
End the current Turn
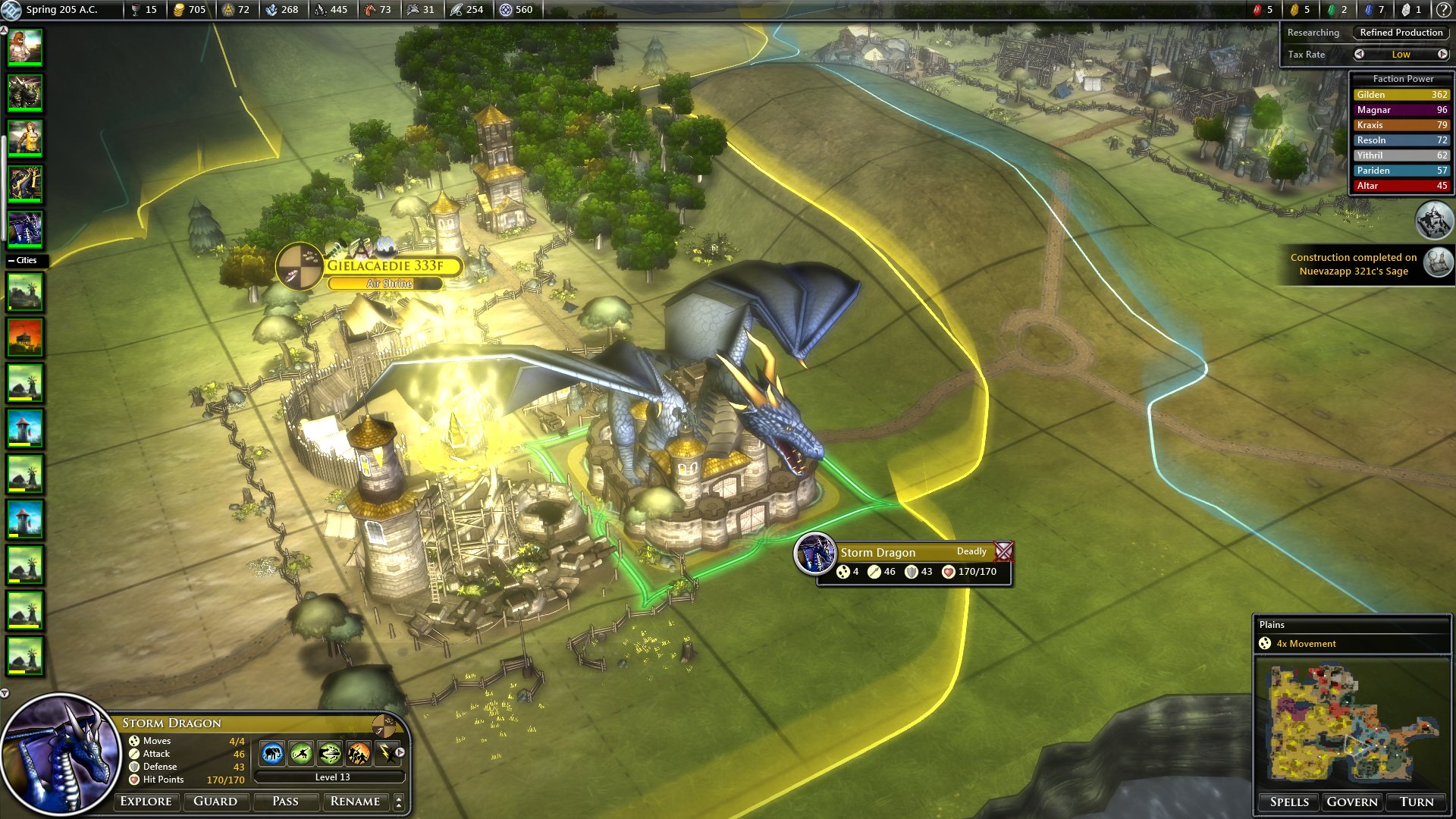pos(1417,802)
